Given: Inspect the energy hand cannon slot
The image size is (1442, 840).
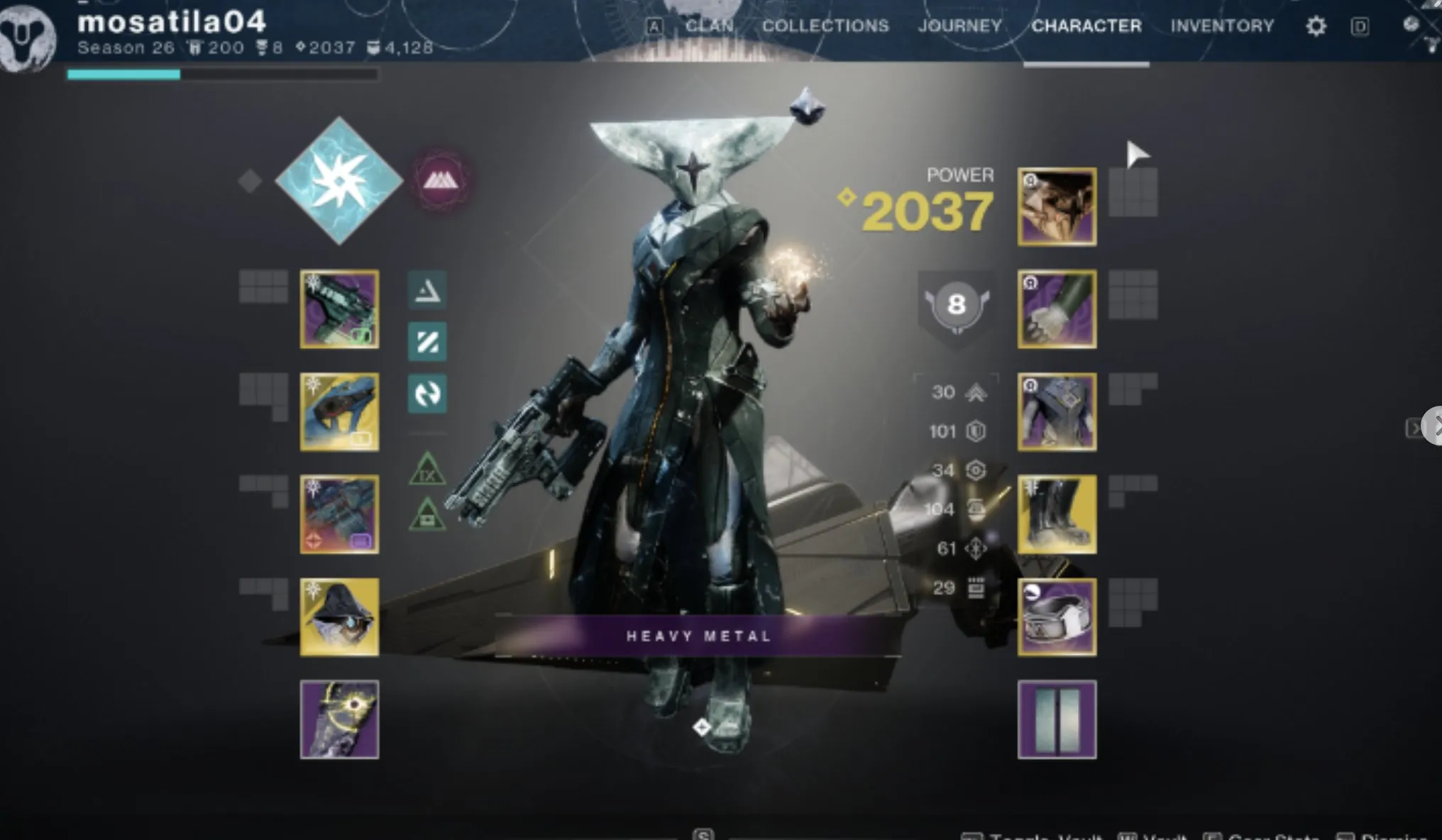Looking at the screenshot, I should click(339, 411).
